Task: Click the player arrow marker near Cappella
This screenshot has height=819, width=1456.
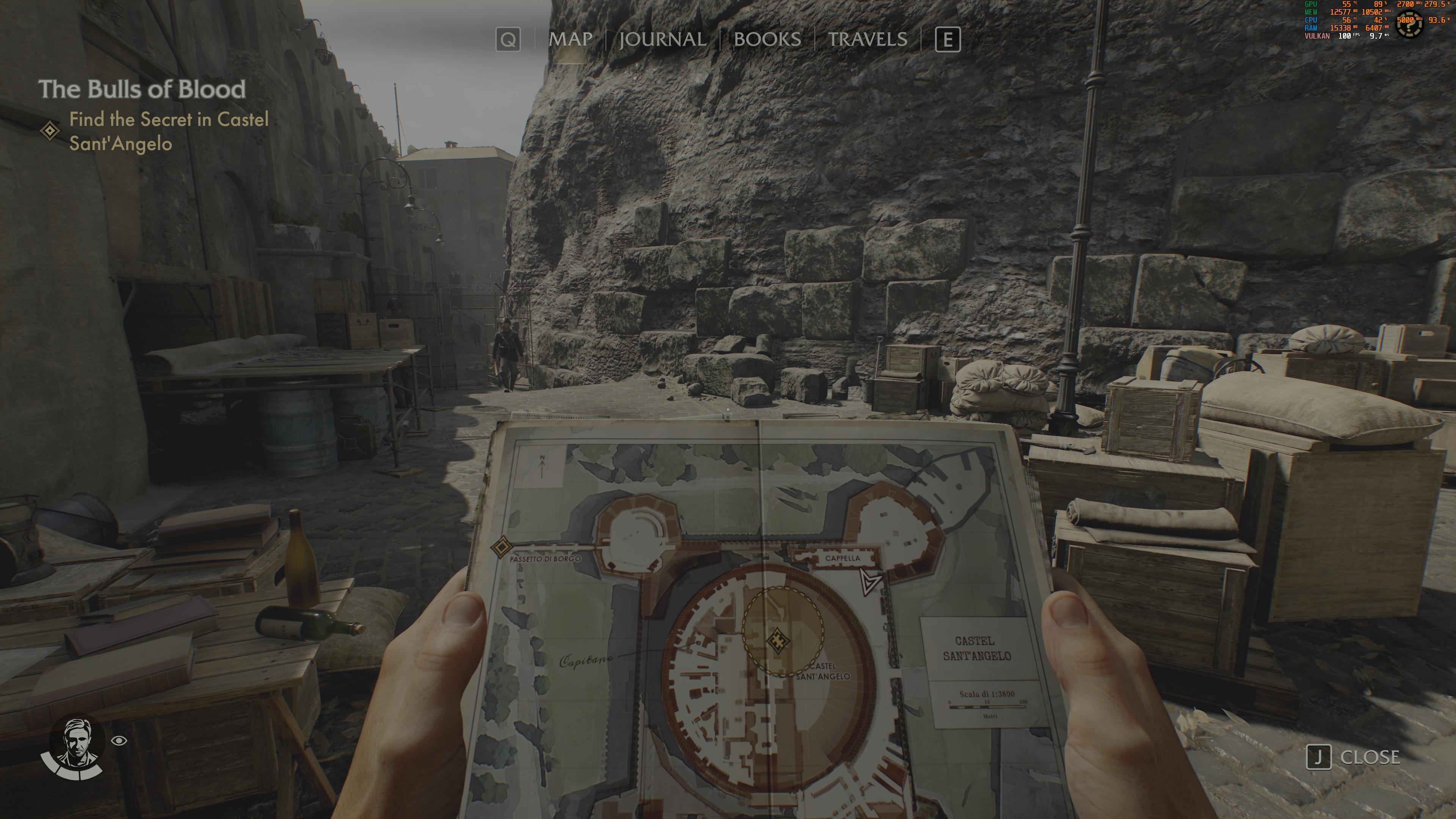Action: [869, 582]
